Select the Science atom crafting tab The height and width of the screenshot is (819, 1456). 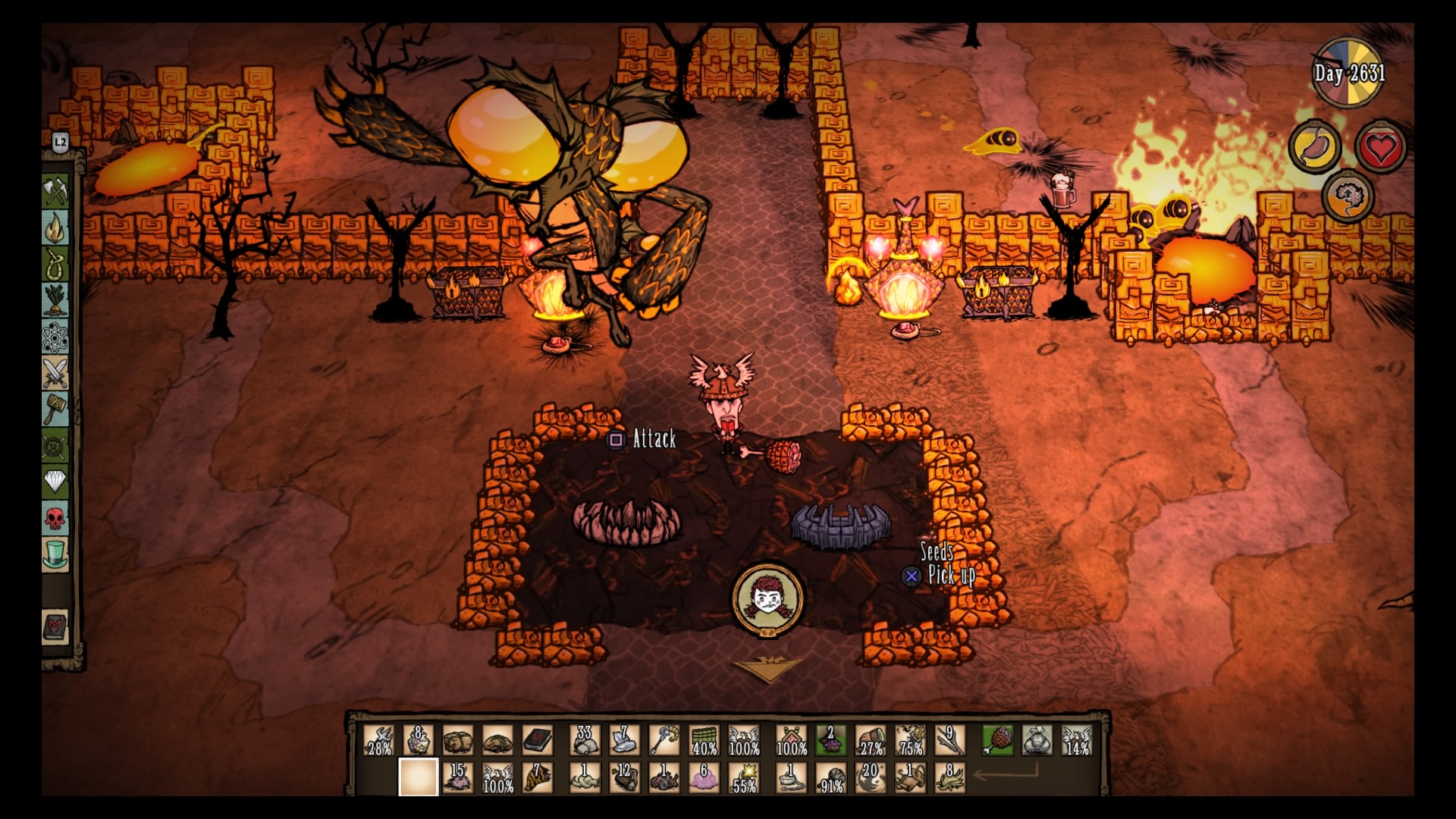(x=55, y=337)
